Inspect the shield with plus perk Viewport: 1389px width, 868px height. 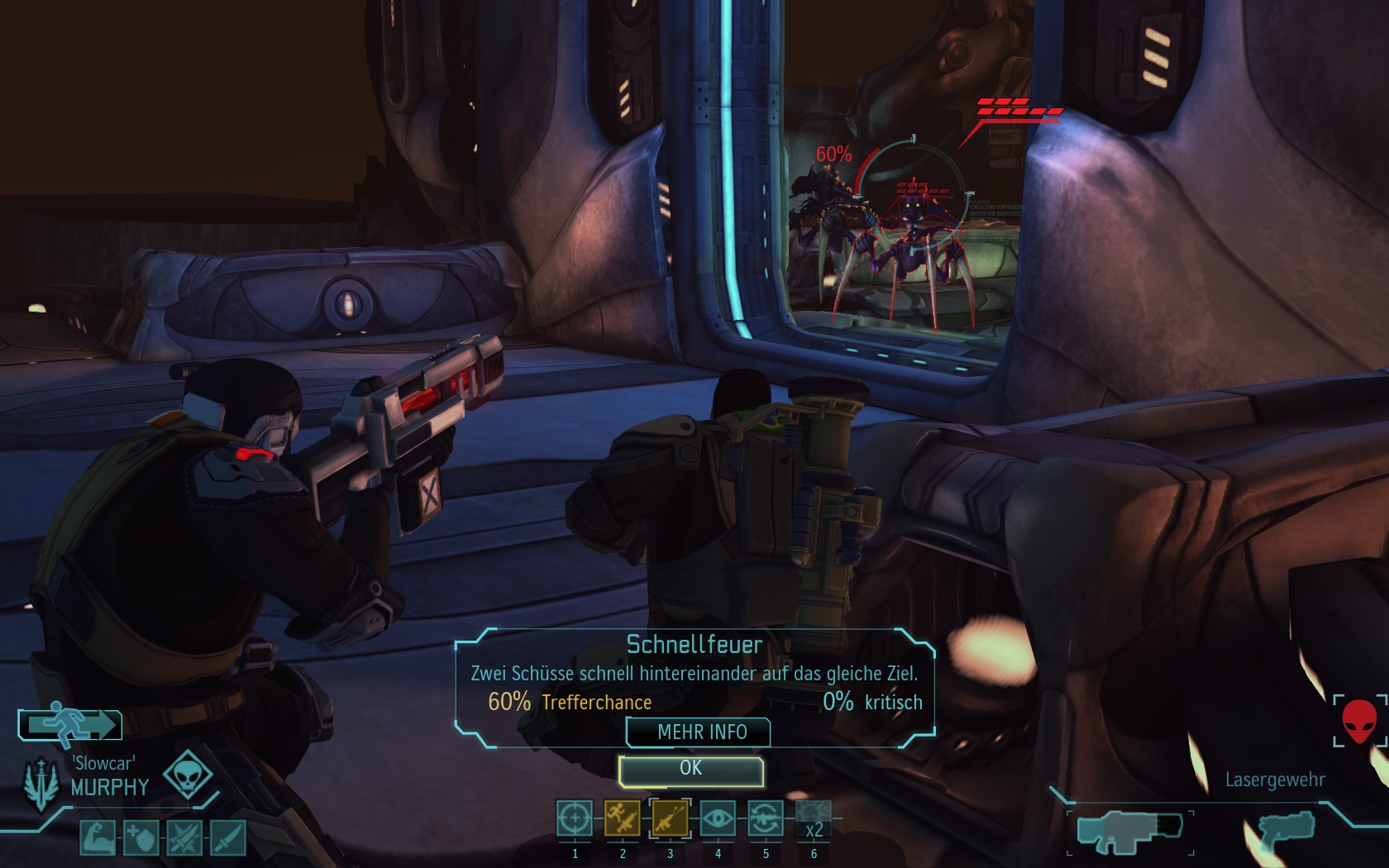click(141, 837)
